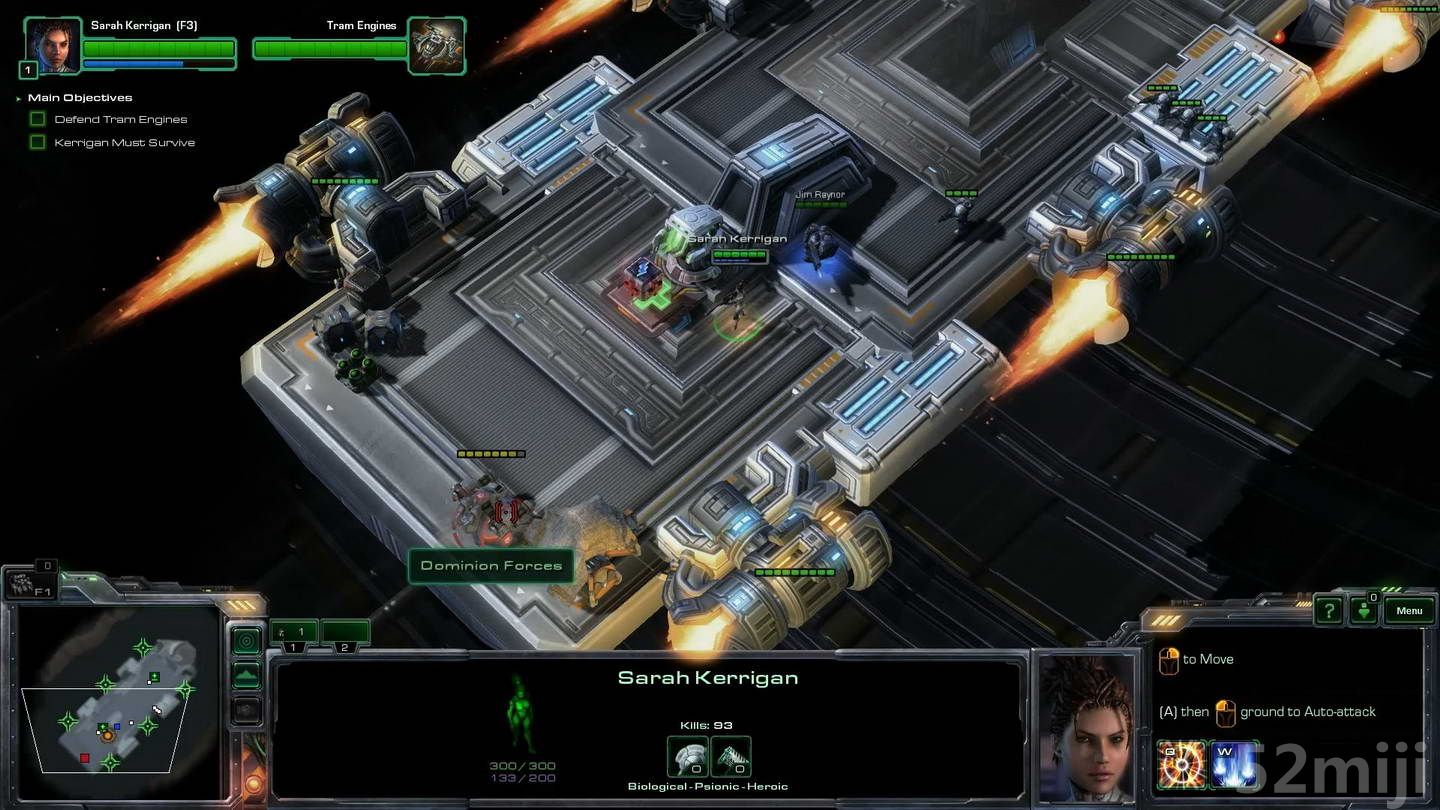Viewport: 1440px width, 810px height.
Task: Select the first army unit icon below Kills counter
Action: tap(686, 755)
